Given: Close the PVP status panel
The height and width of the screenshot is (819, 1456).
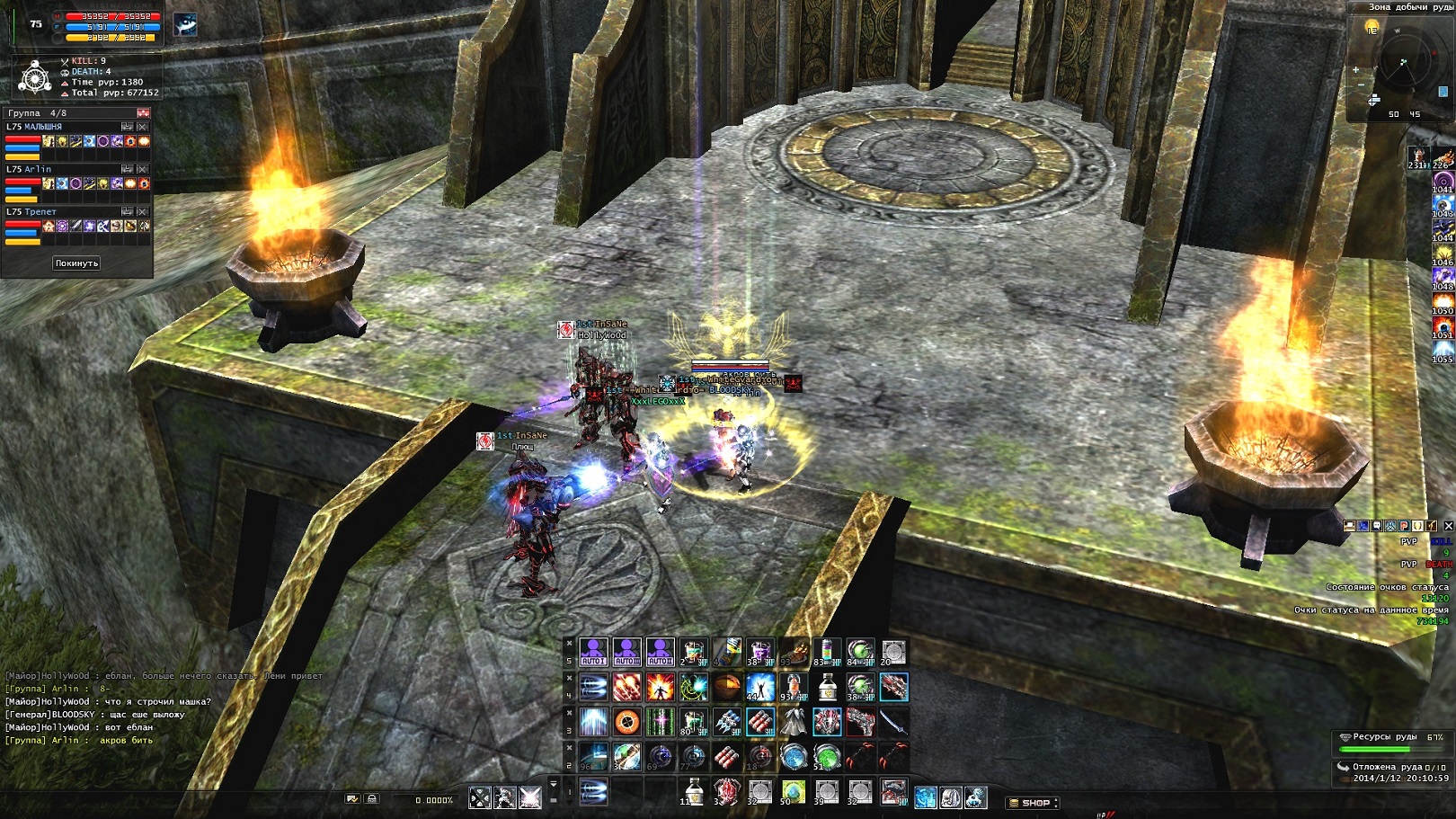Looking at the screenshot, I should [x=1448, y=526].
